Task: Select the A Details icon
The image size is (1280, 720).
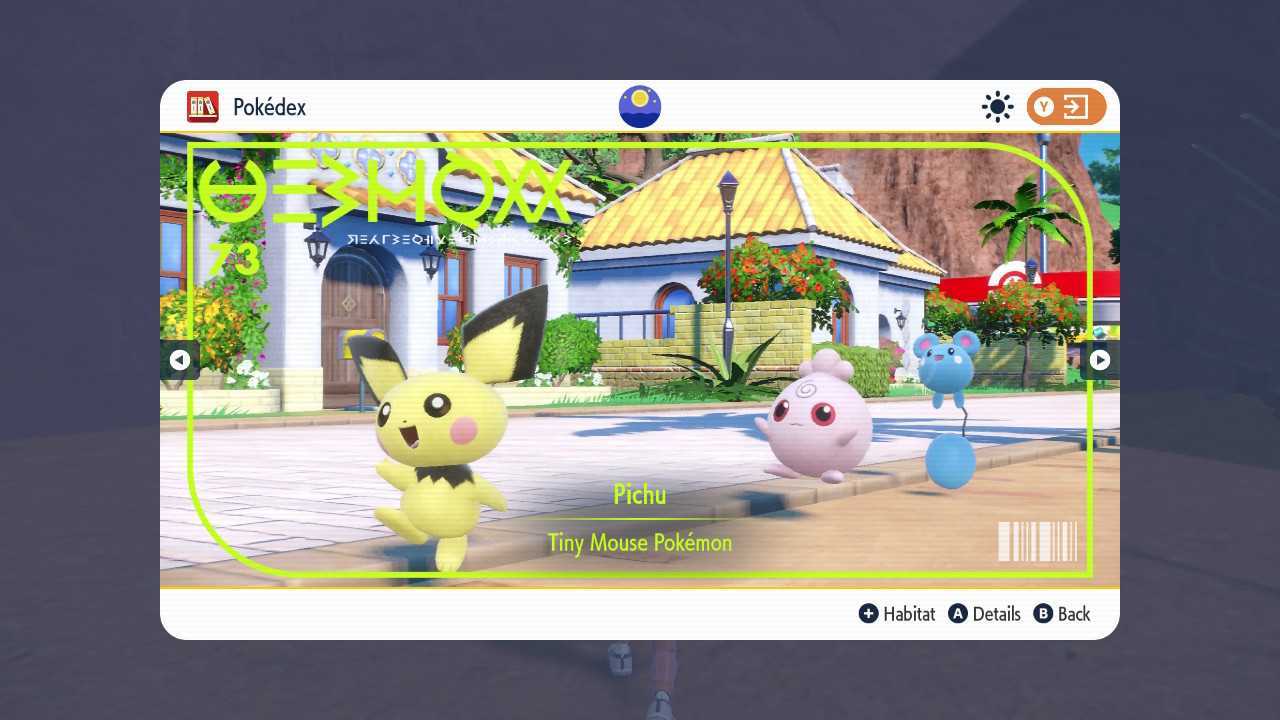Action: pyautogui.click(x=955, y=614)
